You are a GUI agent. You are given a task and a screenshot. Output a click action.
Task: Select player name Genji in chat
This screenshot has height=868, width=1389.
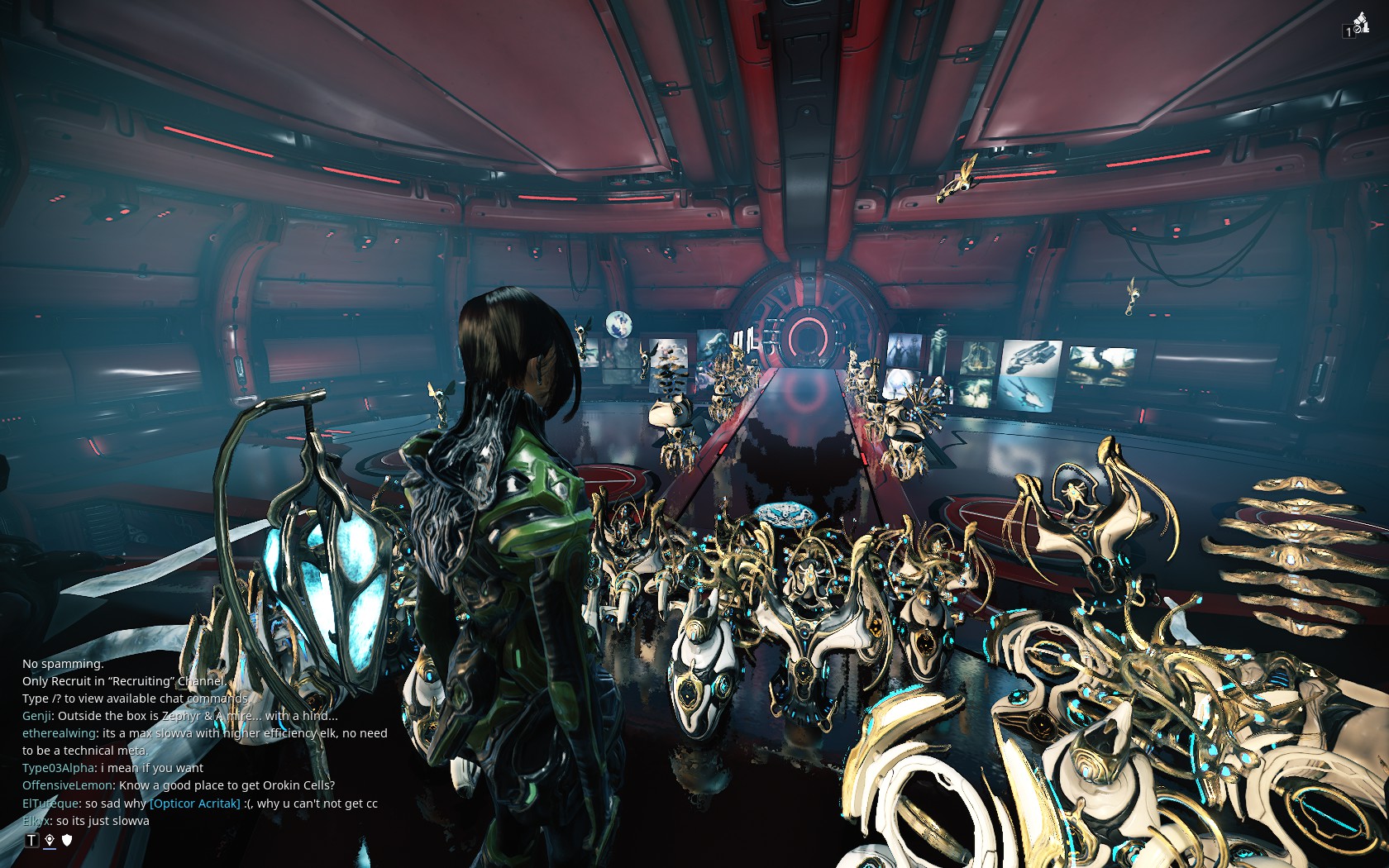pos(37,716)
